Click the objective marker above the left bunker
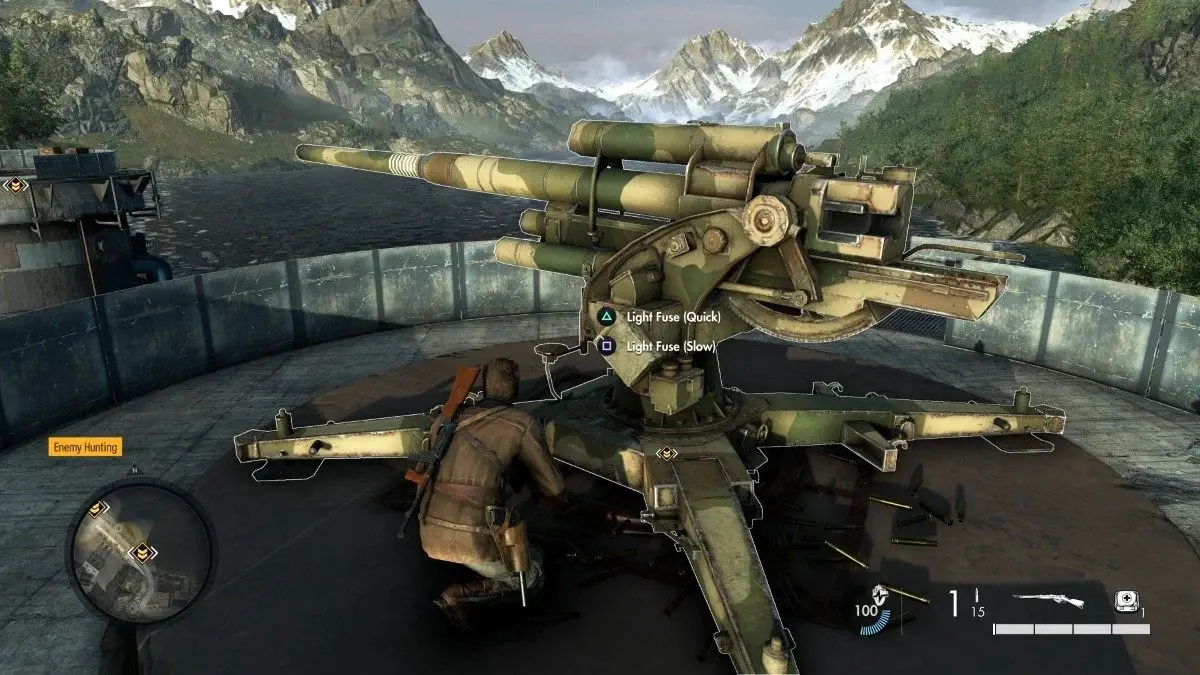This screenshot has height=675, width=1200. (x=14, y=185)
